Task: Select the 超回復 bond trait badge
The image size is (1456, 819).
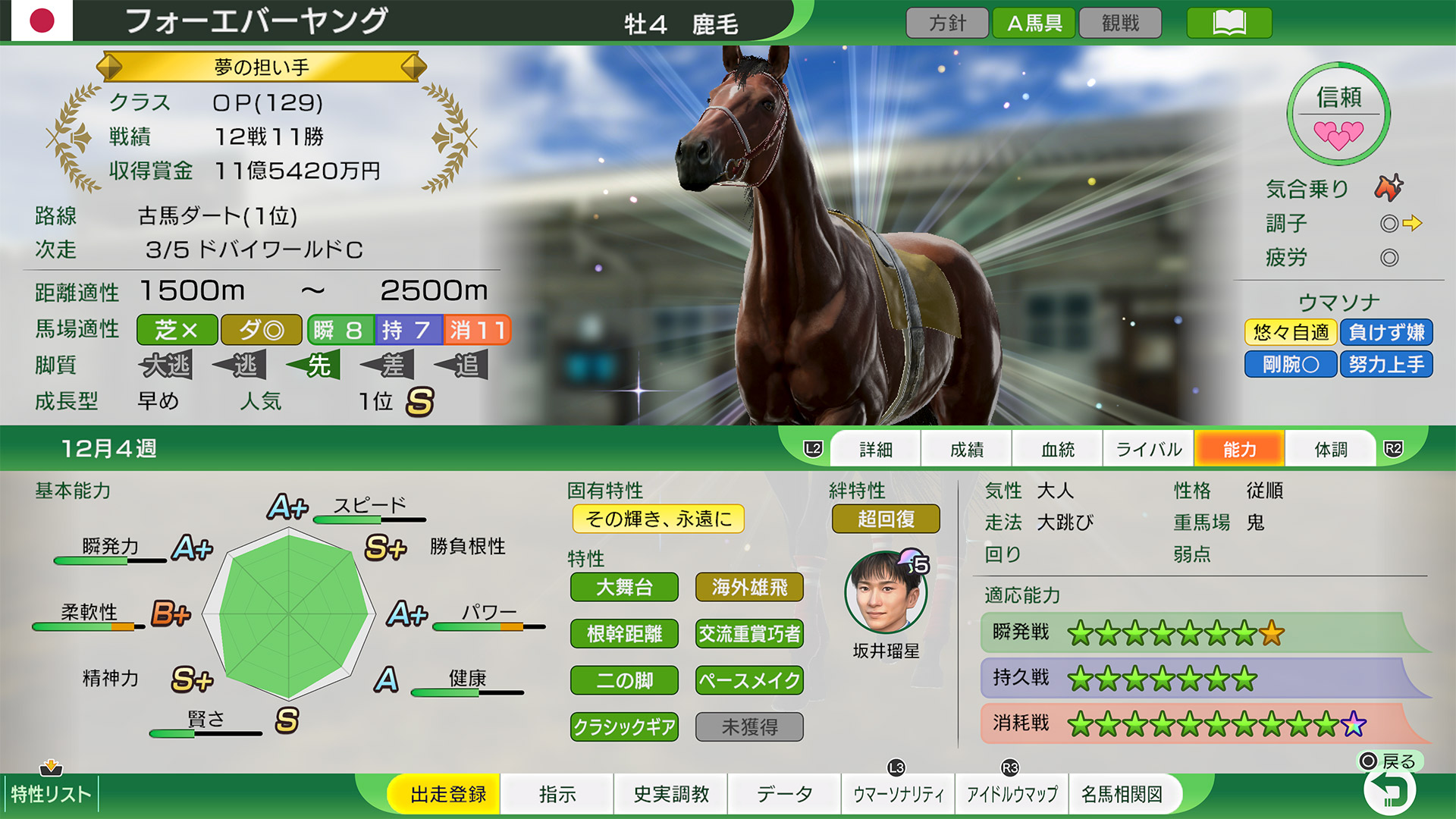Action: [x=885, y=519]
